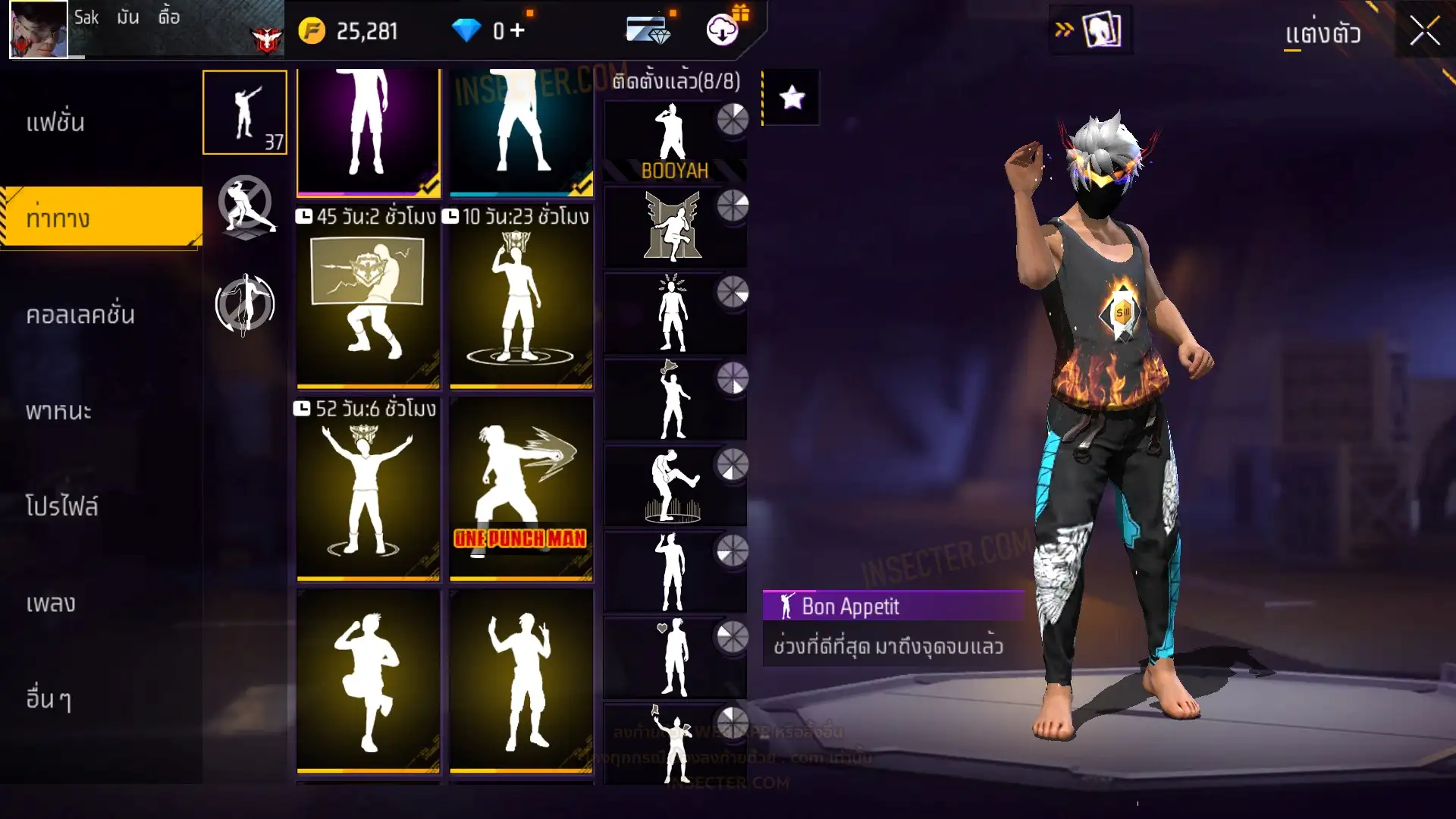Select the One Punch Man emote
The height and width of the screenshot is (819, 1456).
(x=521, y=489)
